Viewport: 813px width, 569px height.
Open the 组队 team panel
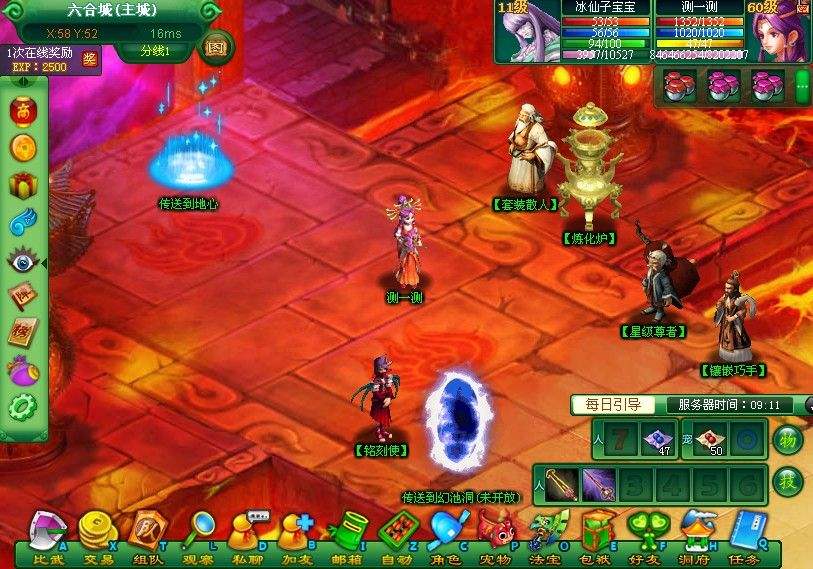click(147, 531)
